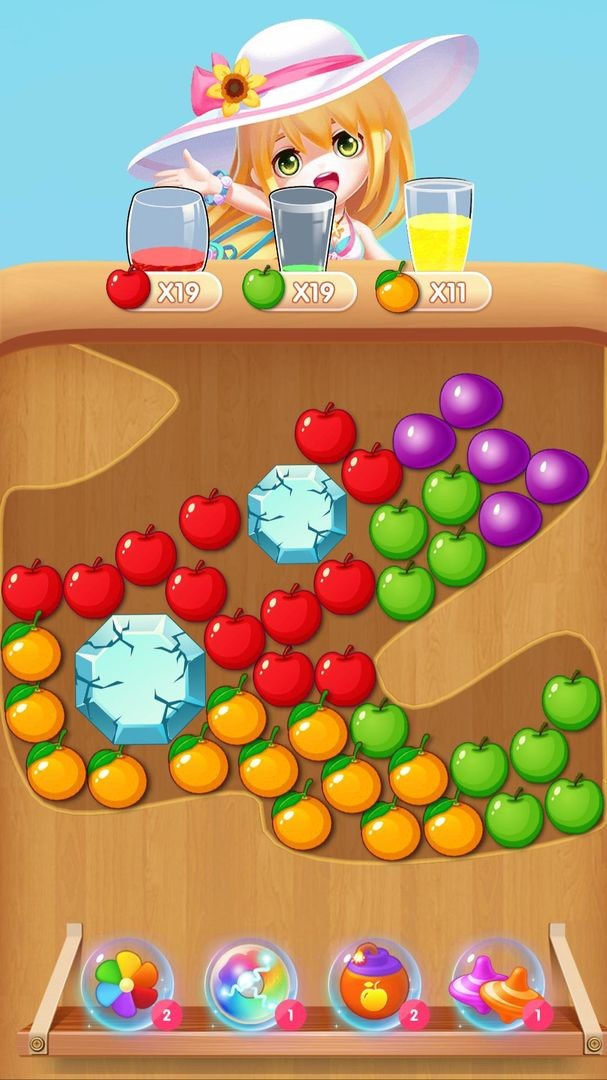Choose the spinning tops booster

(498, 983)
